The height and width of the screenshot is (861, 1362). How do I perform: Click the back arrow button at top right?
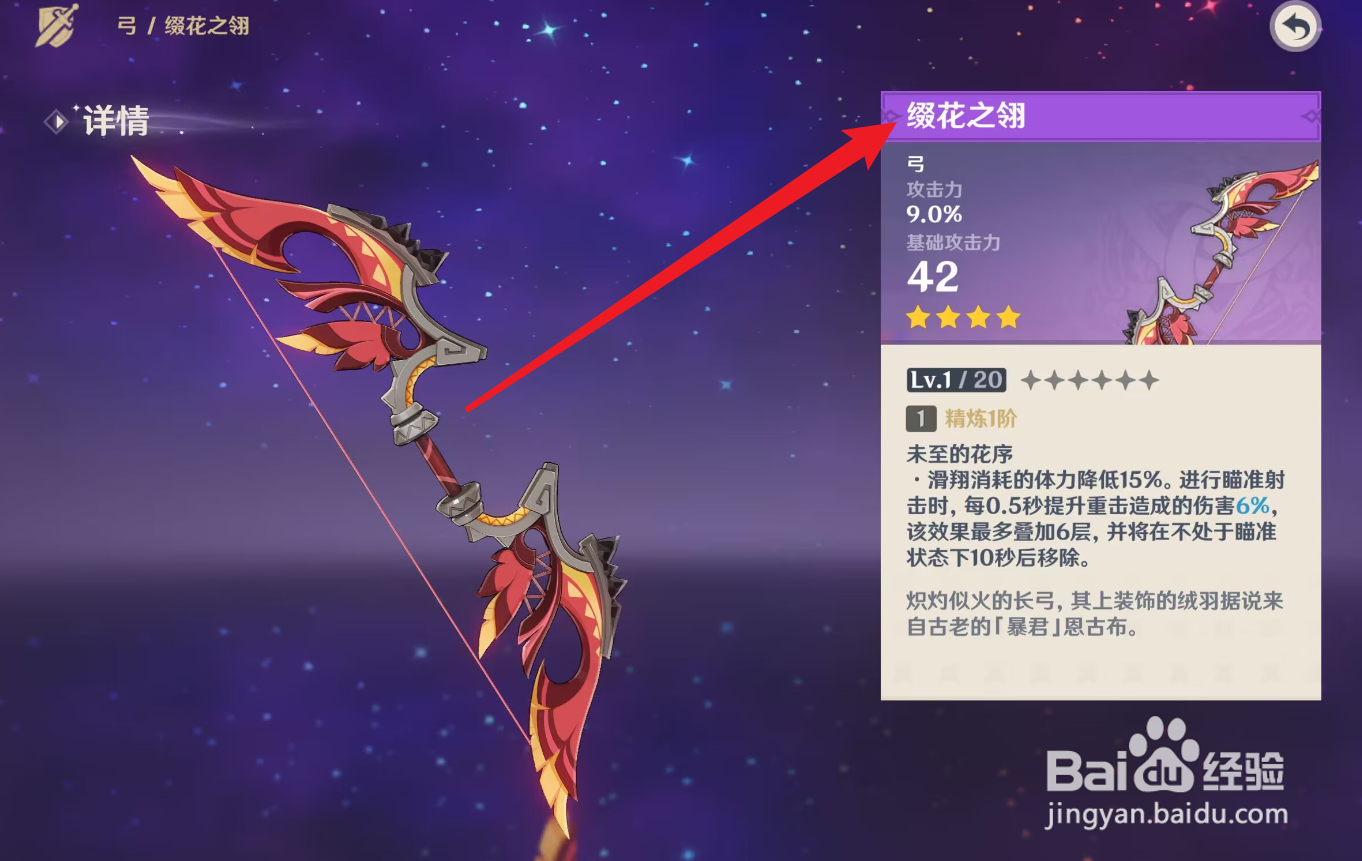[x=1294, y=26]
